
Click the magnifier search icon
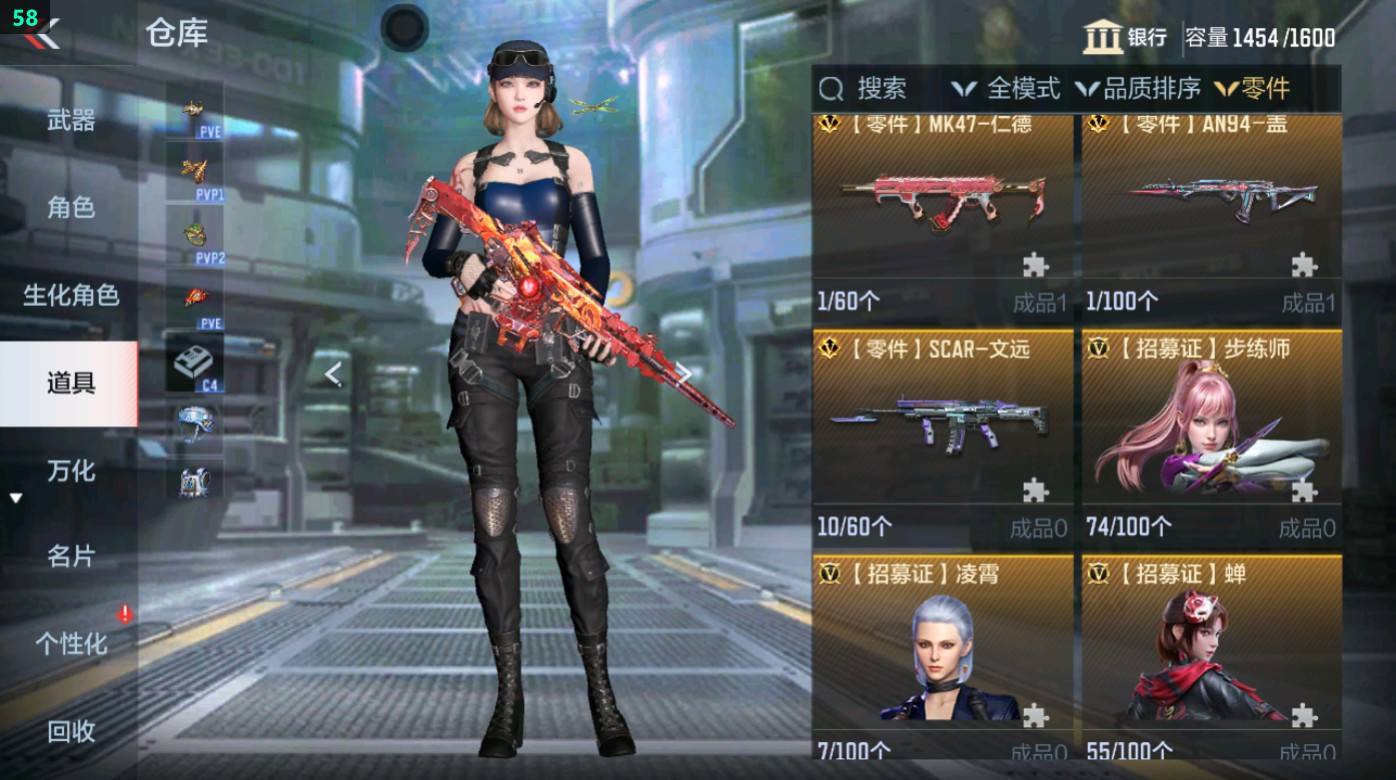pos(831,89)
